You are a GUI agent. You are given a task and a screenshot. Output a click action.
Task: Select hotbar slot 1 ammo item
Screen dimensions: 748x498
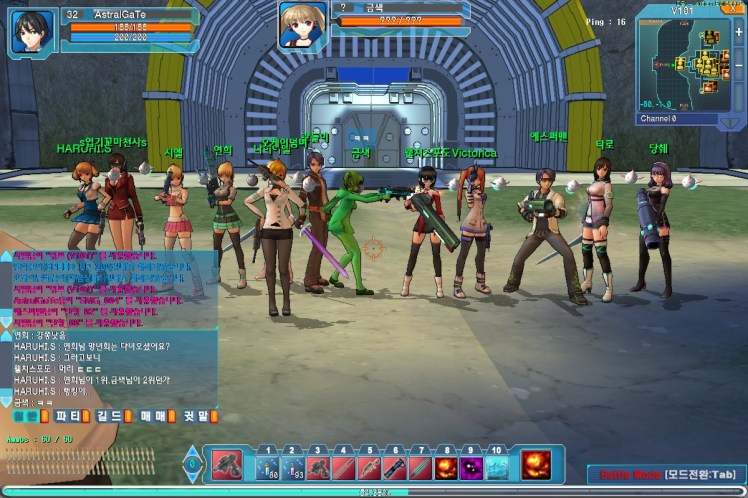click(x=267, y=467)
